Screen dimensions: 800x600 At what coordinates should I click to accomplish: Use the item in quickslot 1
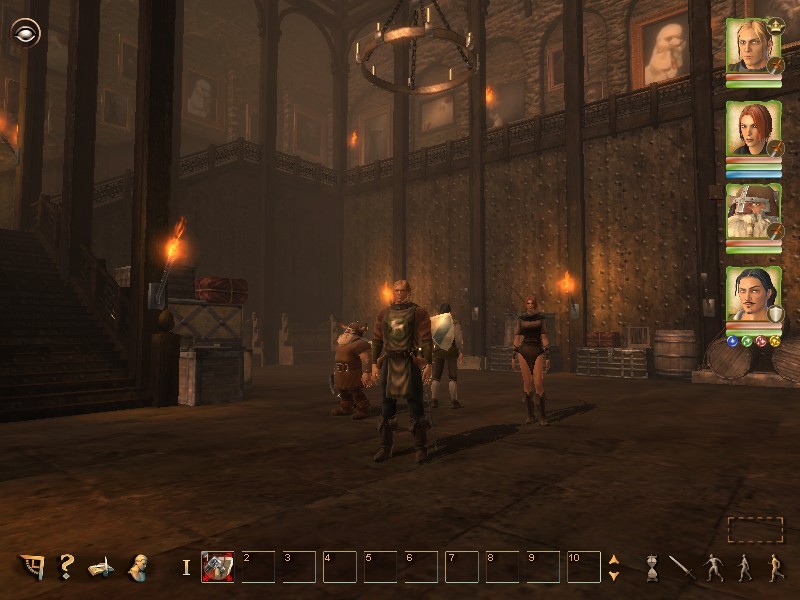tap(217, 567)
